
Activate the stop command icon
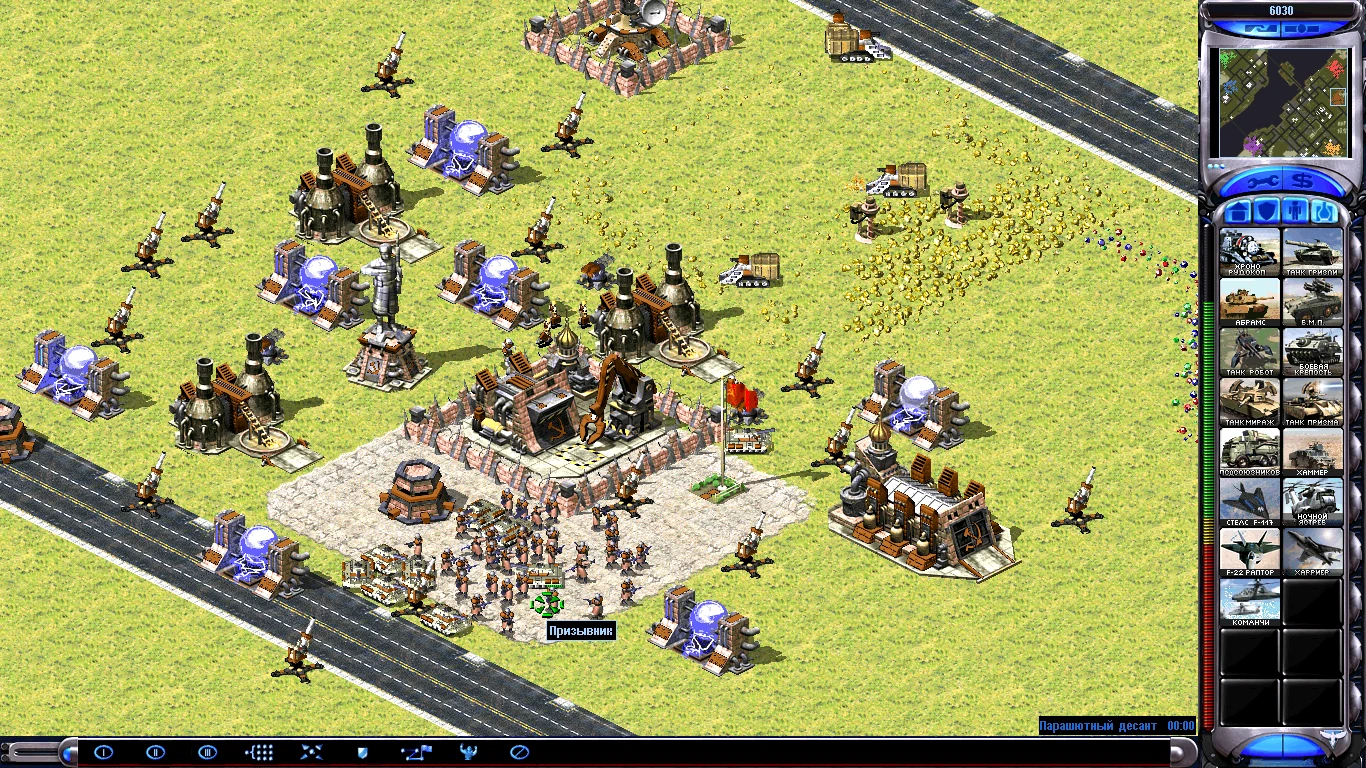519,751
